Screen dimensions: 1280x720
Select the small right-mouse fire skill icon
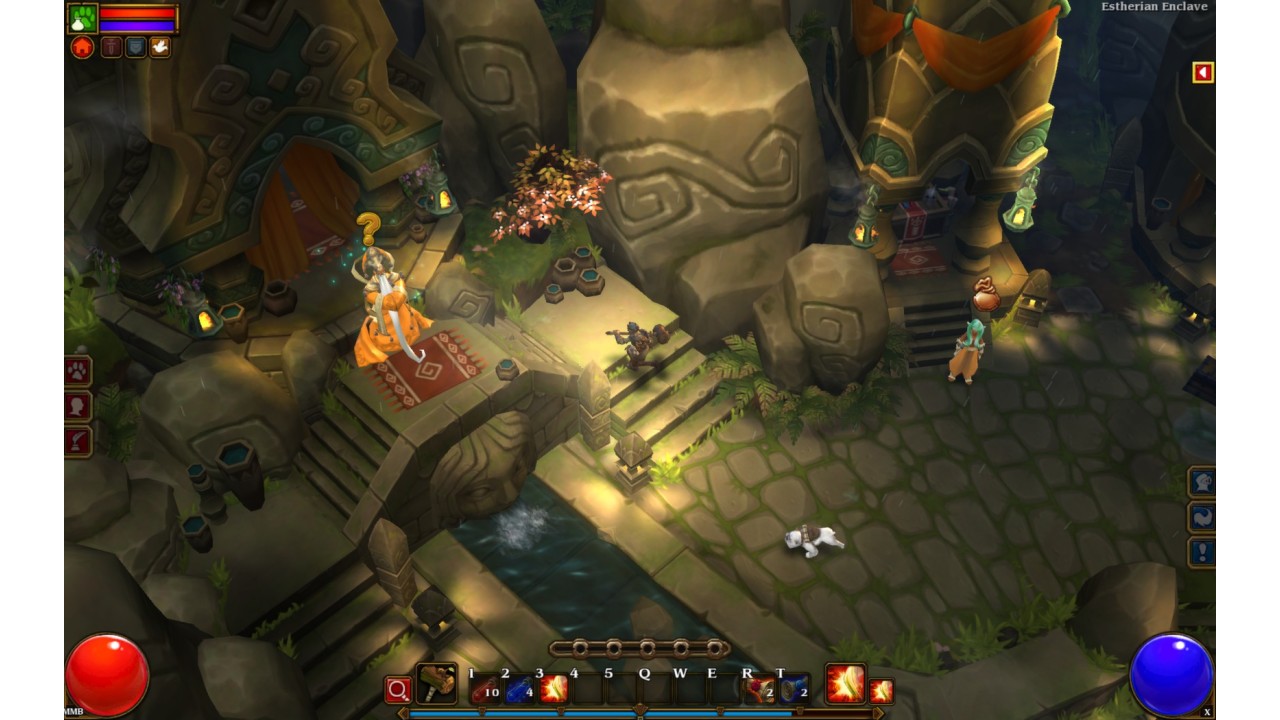pyautogui.click(x=881, y=690)
